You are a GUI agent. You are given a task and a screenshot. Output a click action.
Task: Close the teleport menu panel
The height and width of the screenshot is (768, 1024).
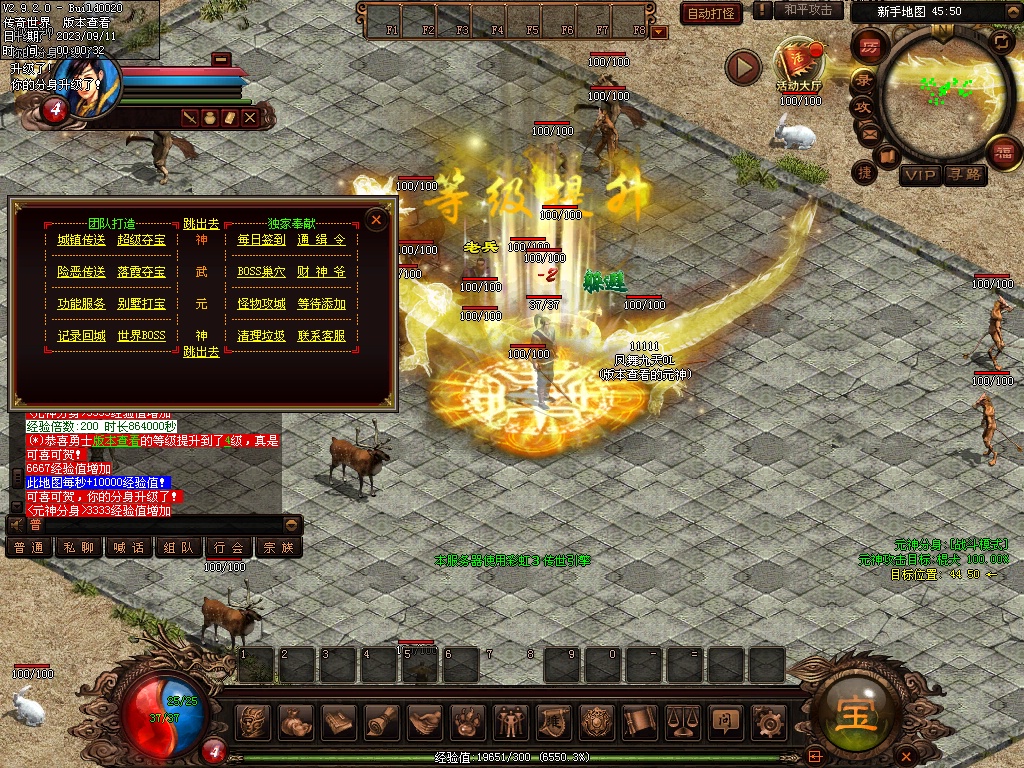pos(376,219)
